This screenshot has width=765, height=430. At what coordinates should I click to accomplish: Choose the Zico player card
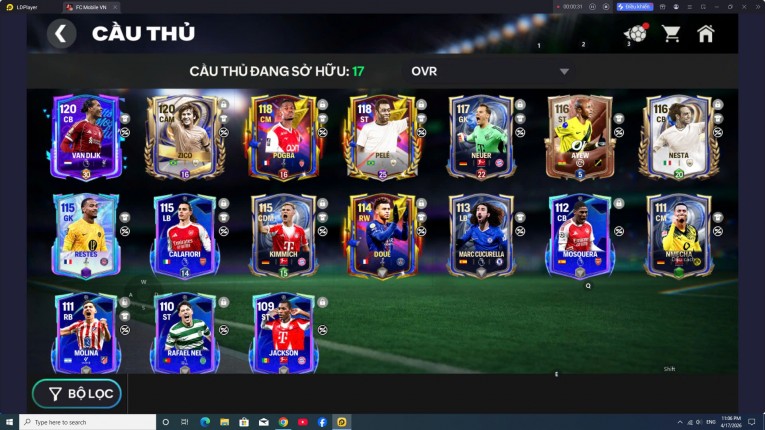184,137
